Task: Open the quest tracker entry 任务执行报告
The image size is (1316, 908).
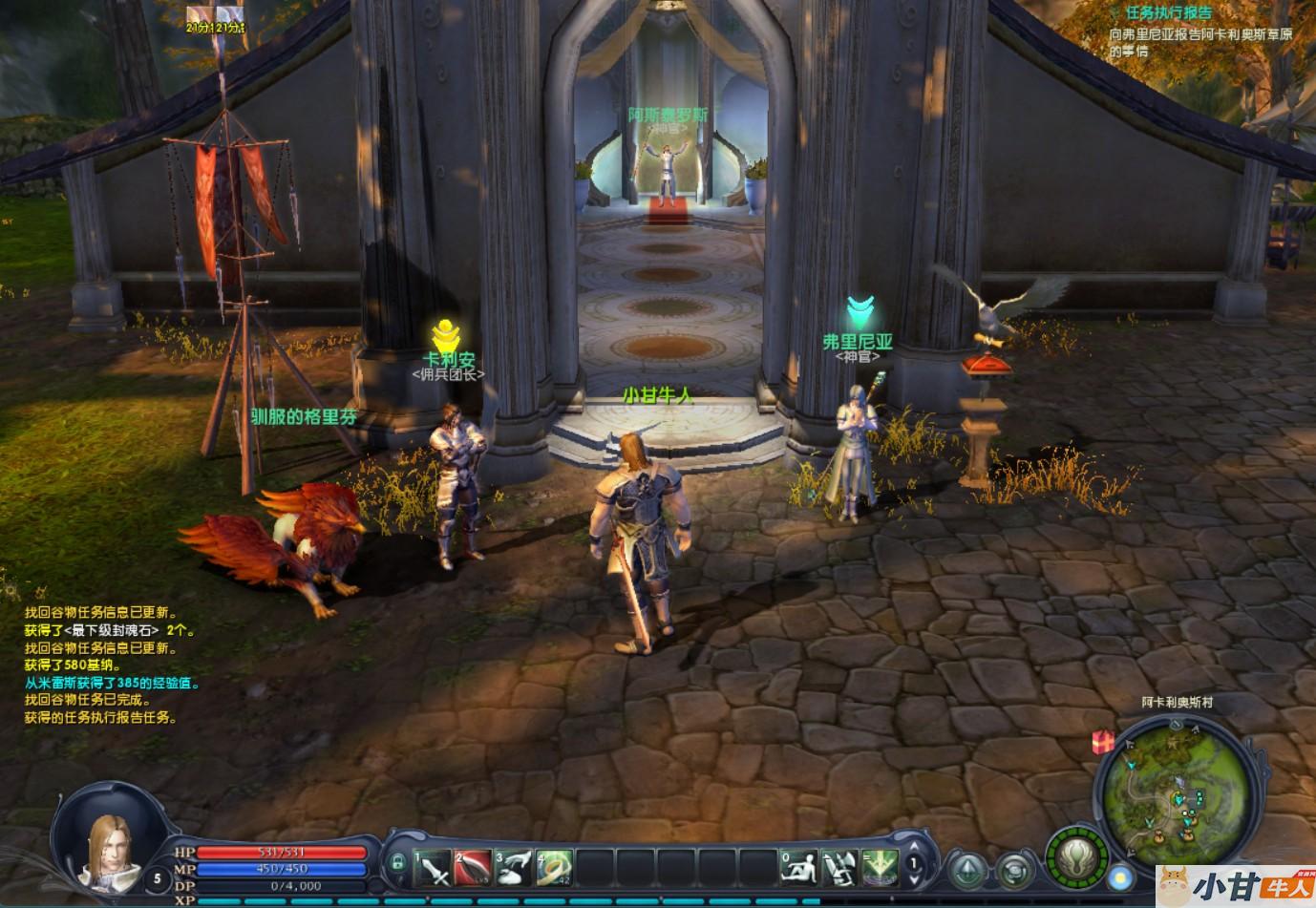Action: point(1168,12)
